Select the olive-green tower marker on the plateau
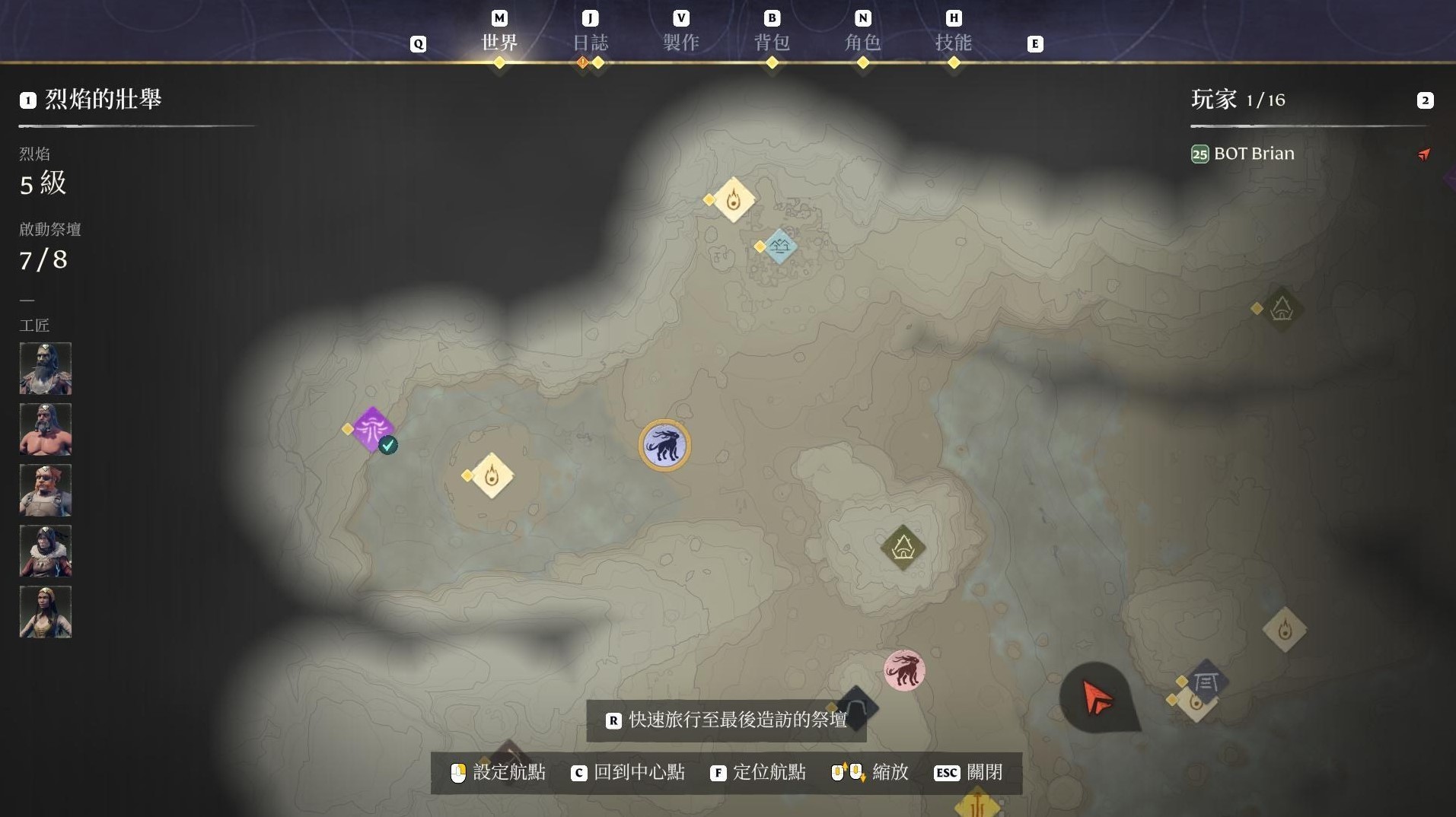Image resolution: width=1456 pixels, height=817 pixels. tap(903, 547)
